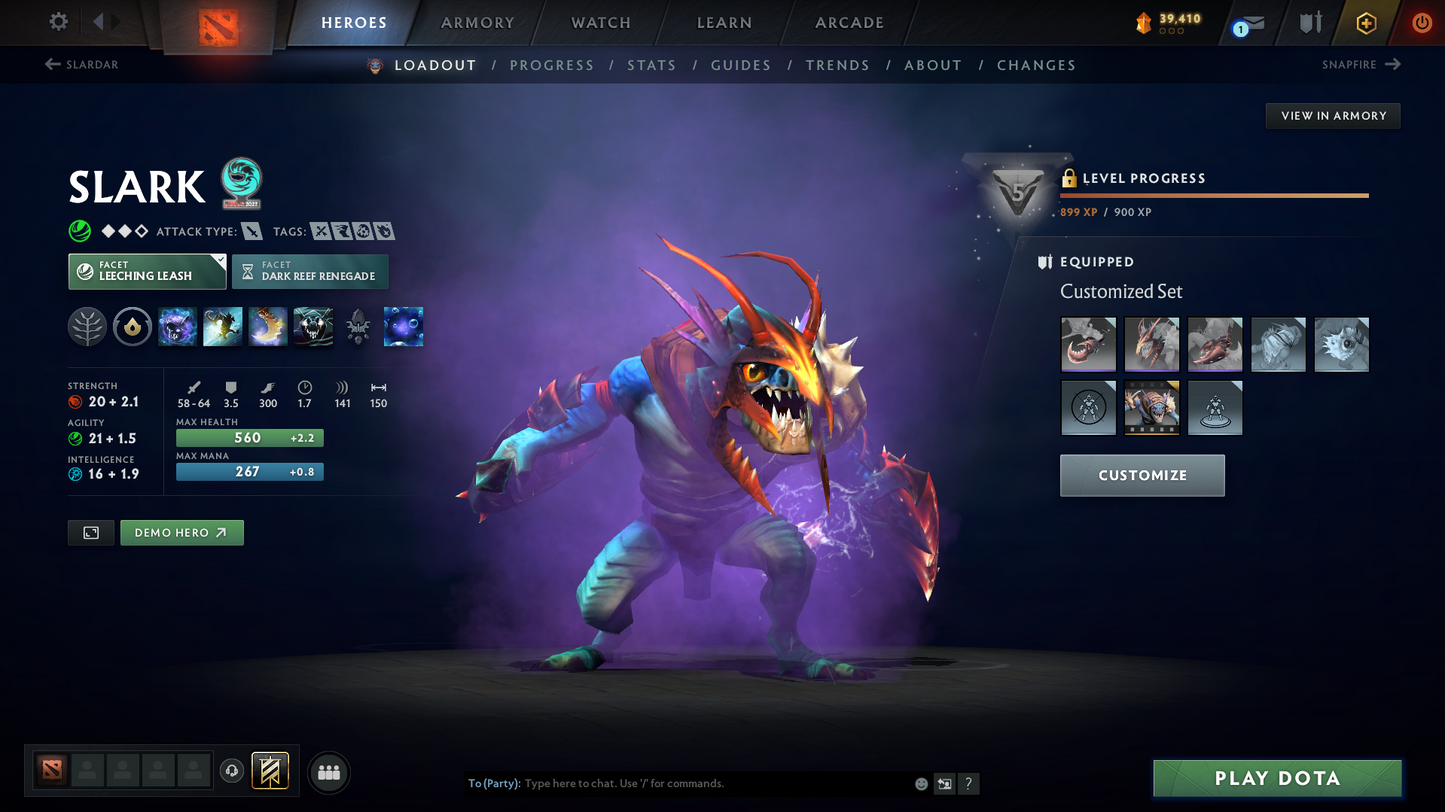
Task: Click the equipped weapon cosmetic thumbnail
Action: [1088, 344]
